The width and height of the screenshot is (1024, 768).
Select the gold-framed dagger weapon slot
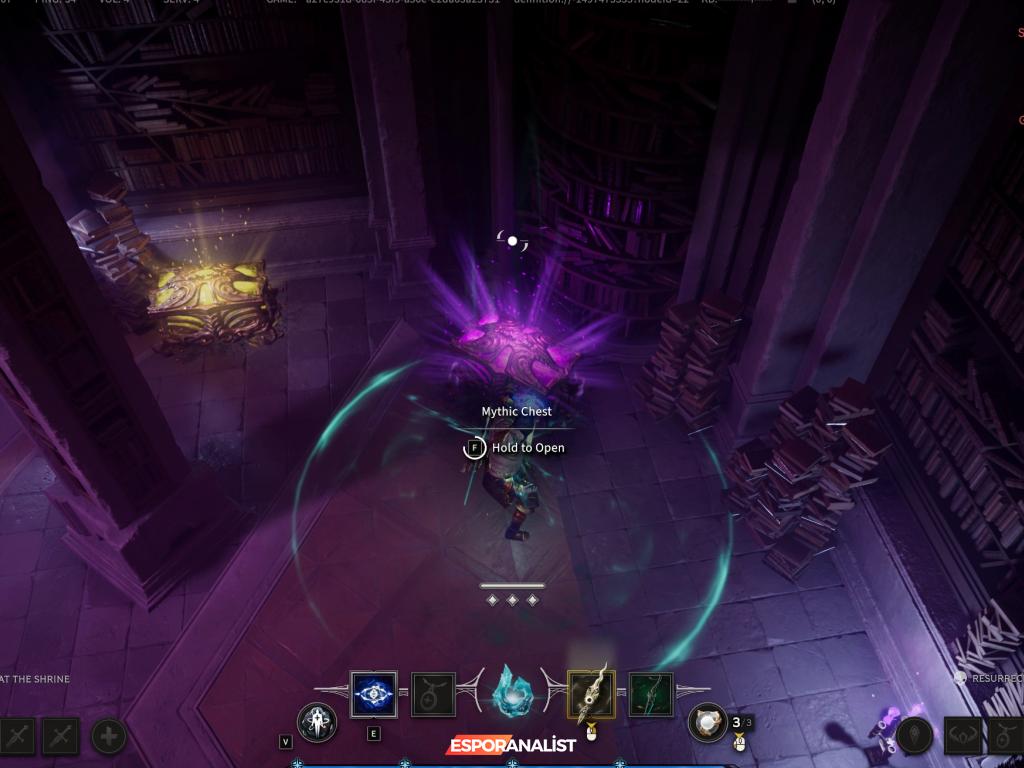coord(591,694)
